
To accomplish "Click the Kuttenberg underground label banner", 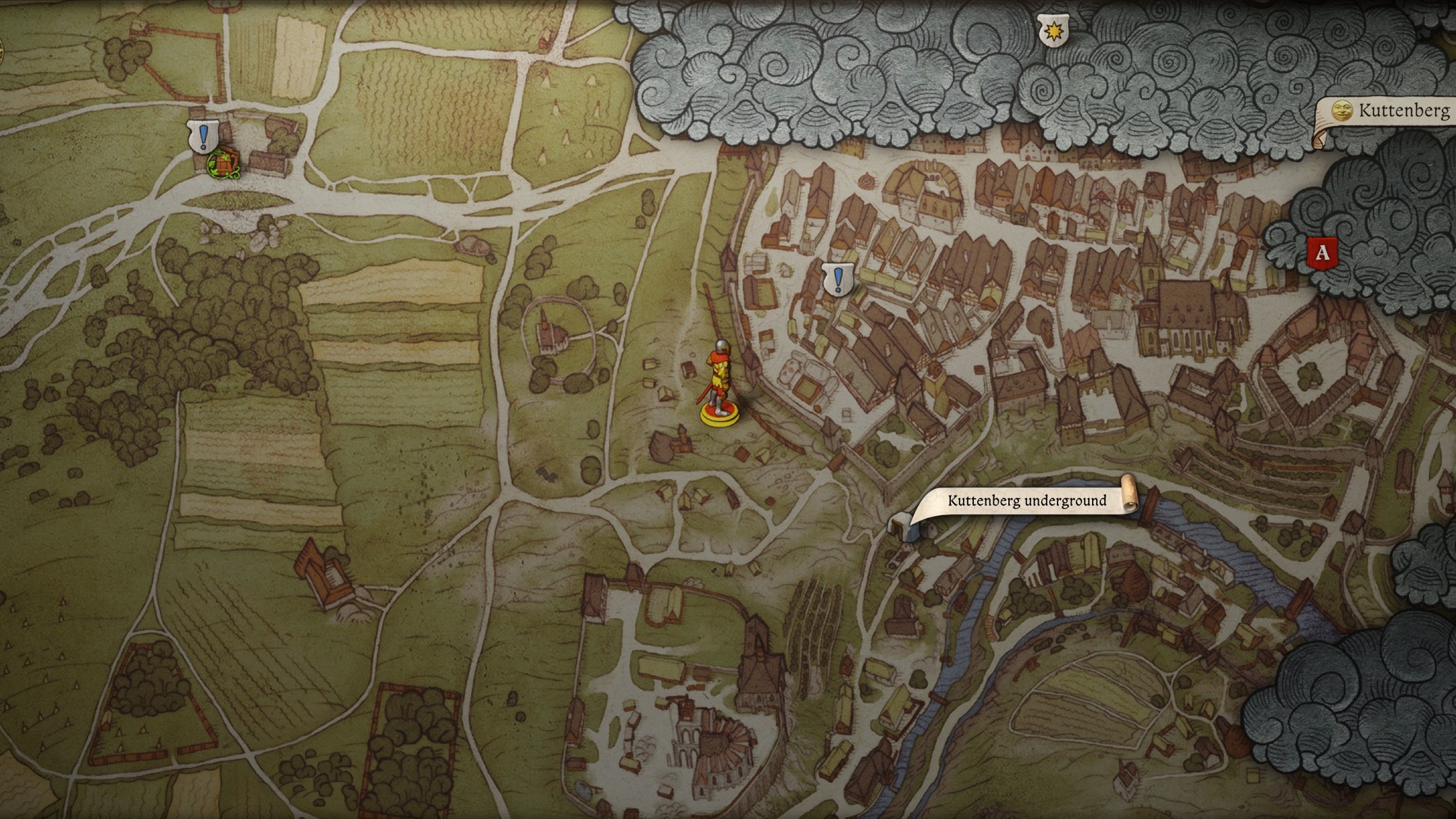I will point(1026,500).
